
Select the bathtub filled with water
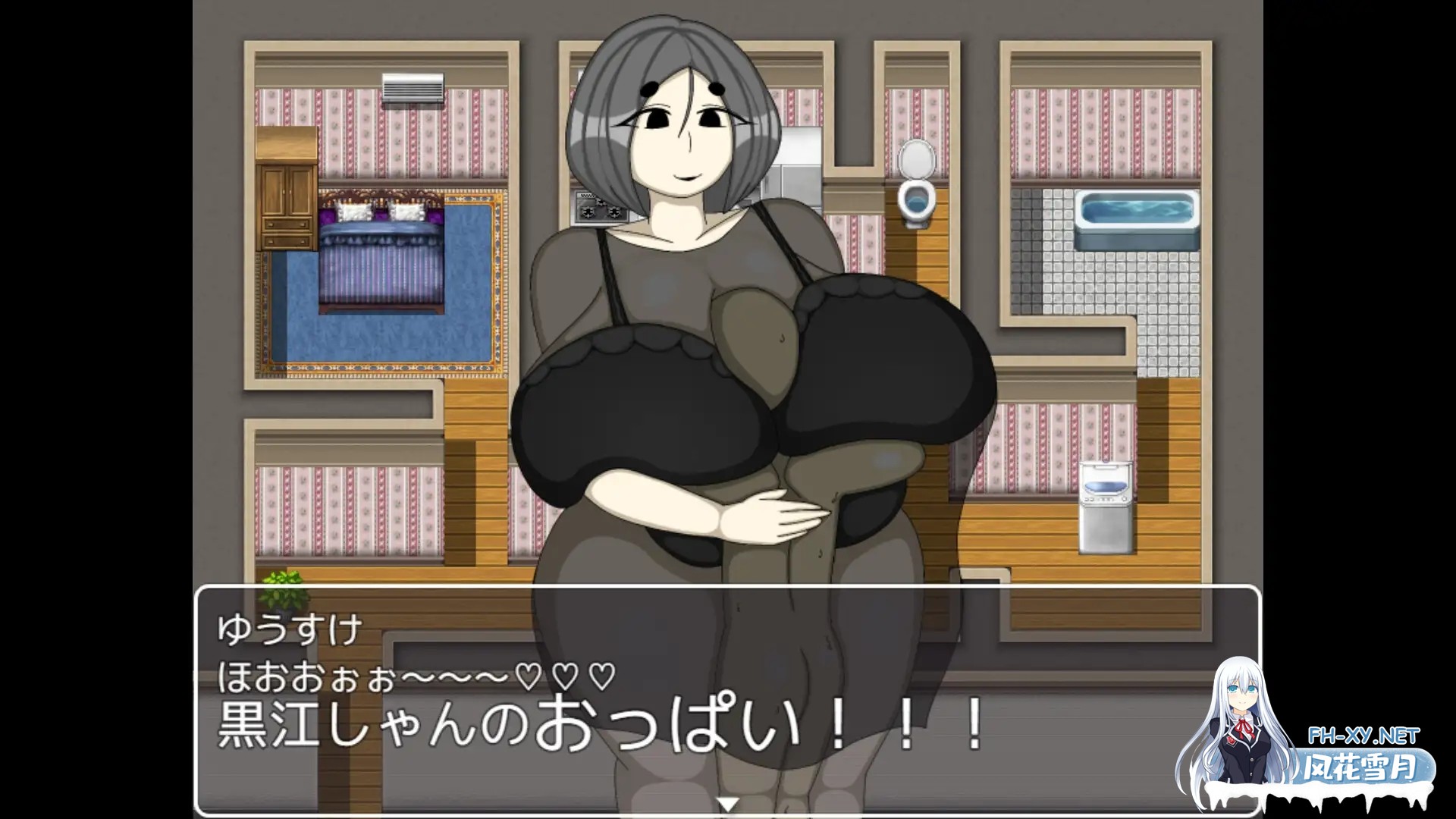pyautogui.click(x=1137, y=212)
